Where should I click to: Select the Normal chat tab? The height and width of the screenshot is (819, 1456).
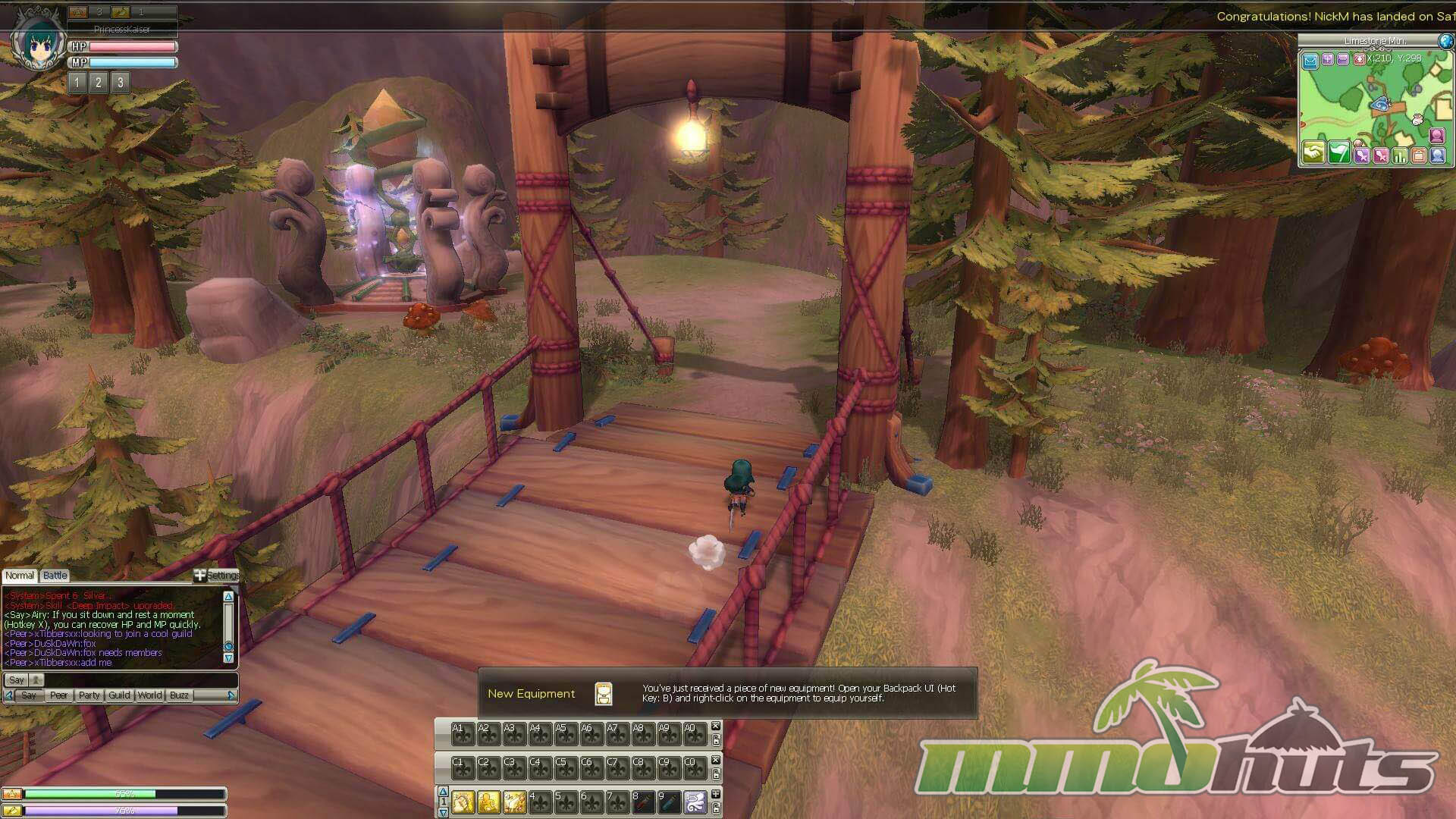tap(20, 576)
